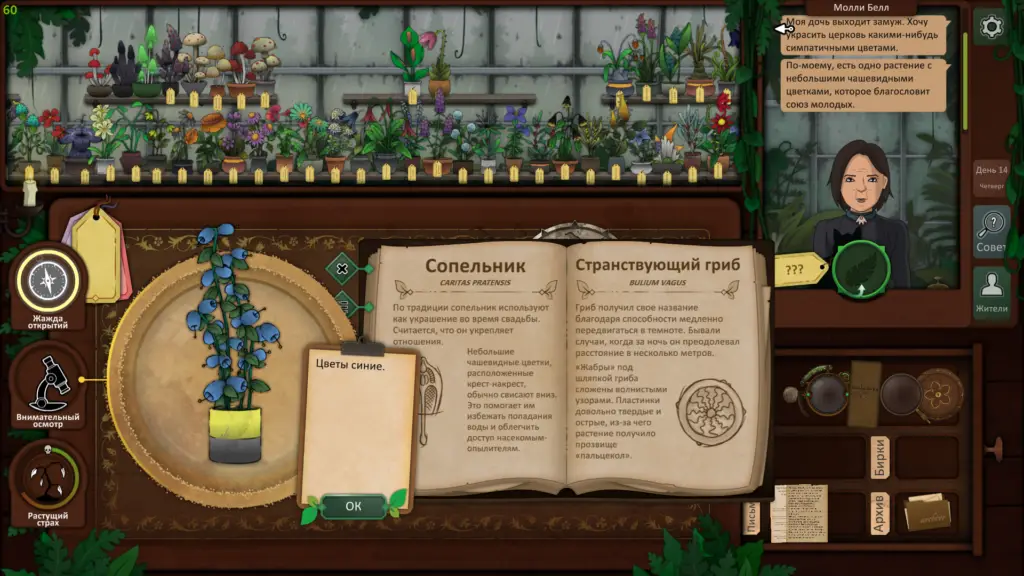Open the Жители residents list
The height and width of the screenshot is (576, 1024).
click(x=991, y=292)
